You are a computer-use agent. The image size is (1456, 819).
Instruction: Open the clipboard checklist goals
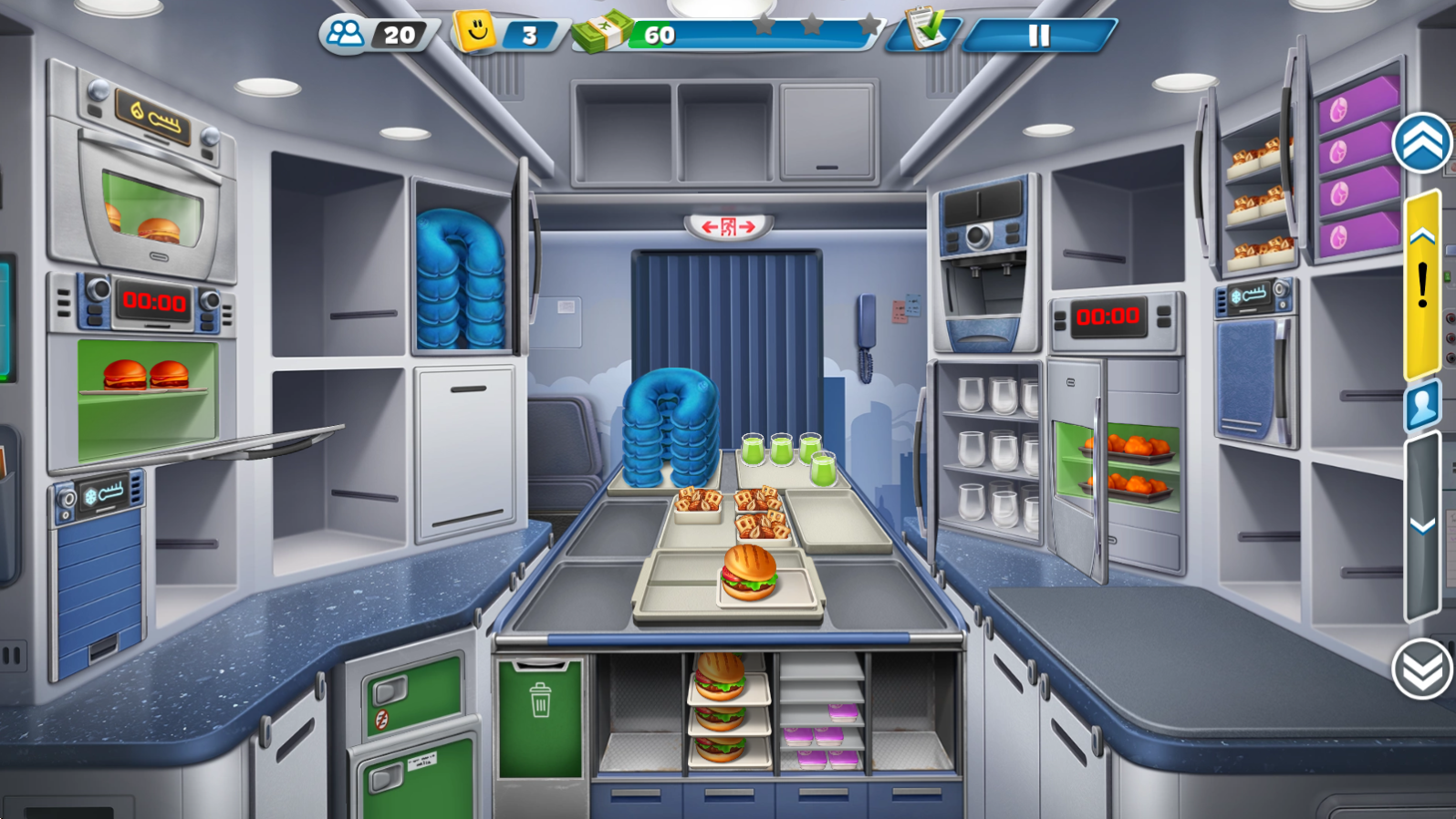[x=926, y=30]
